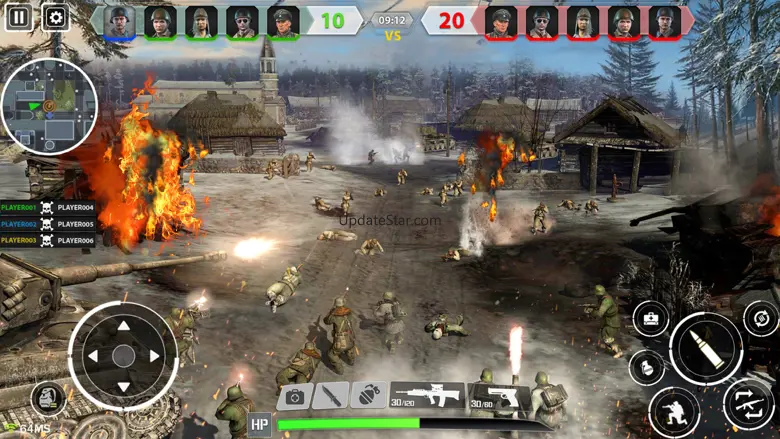Click the left arrow on the movement pad
Viewport: 780px width, 439px height.
tap(92, 356)
